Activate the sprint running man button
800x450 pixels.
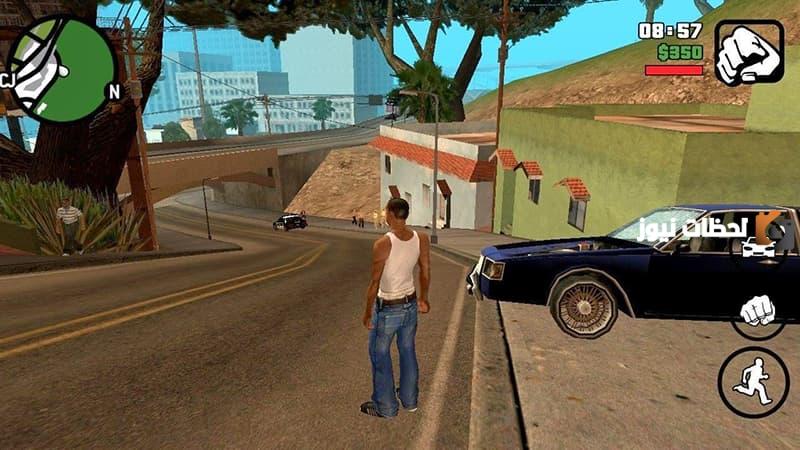coord(753,382)
